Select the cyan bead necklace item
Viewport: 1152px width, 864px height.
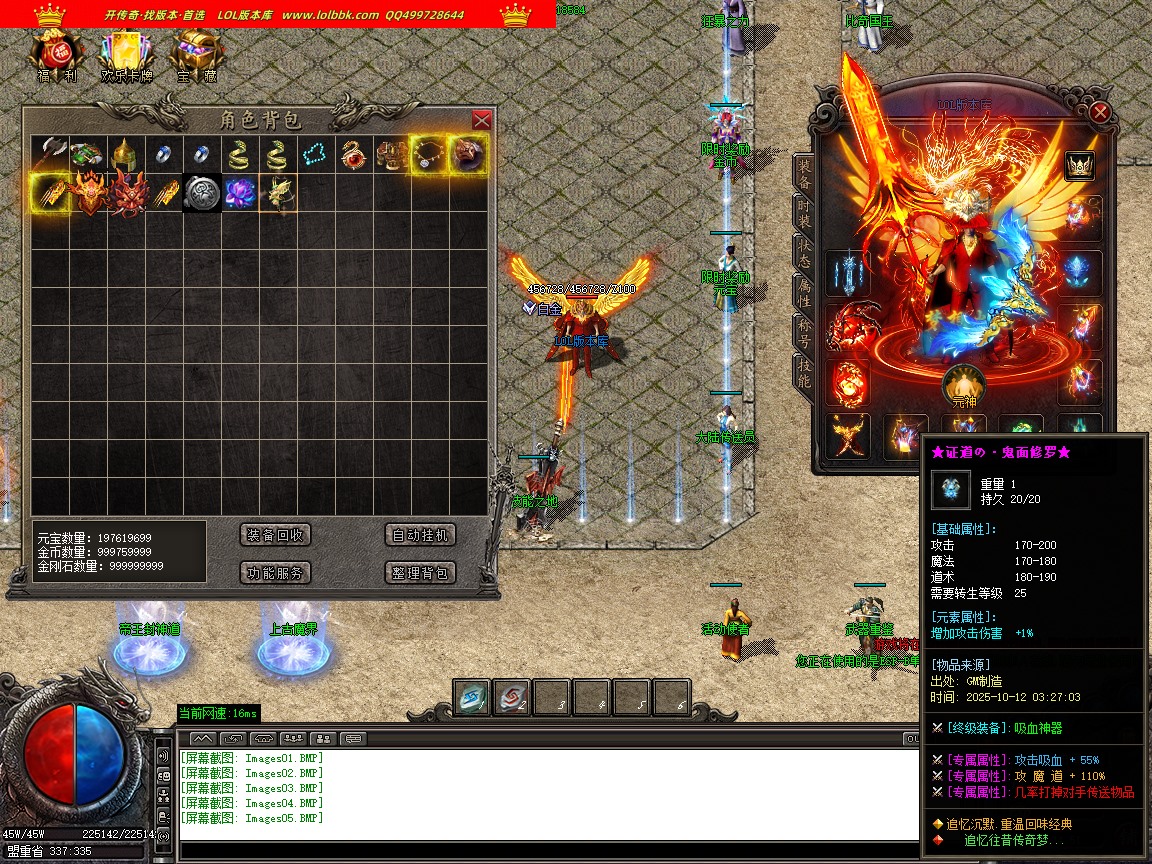pos(315,154)
